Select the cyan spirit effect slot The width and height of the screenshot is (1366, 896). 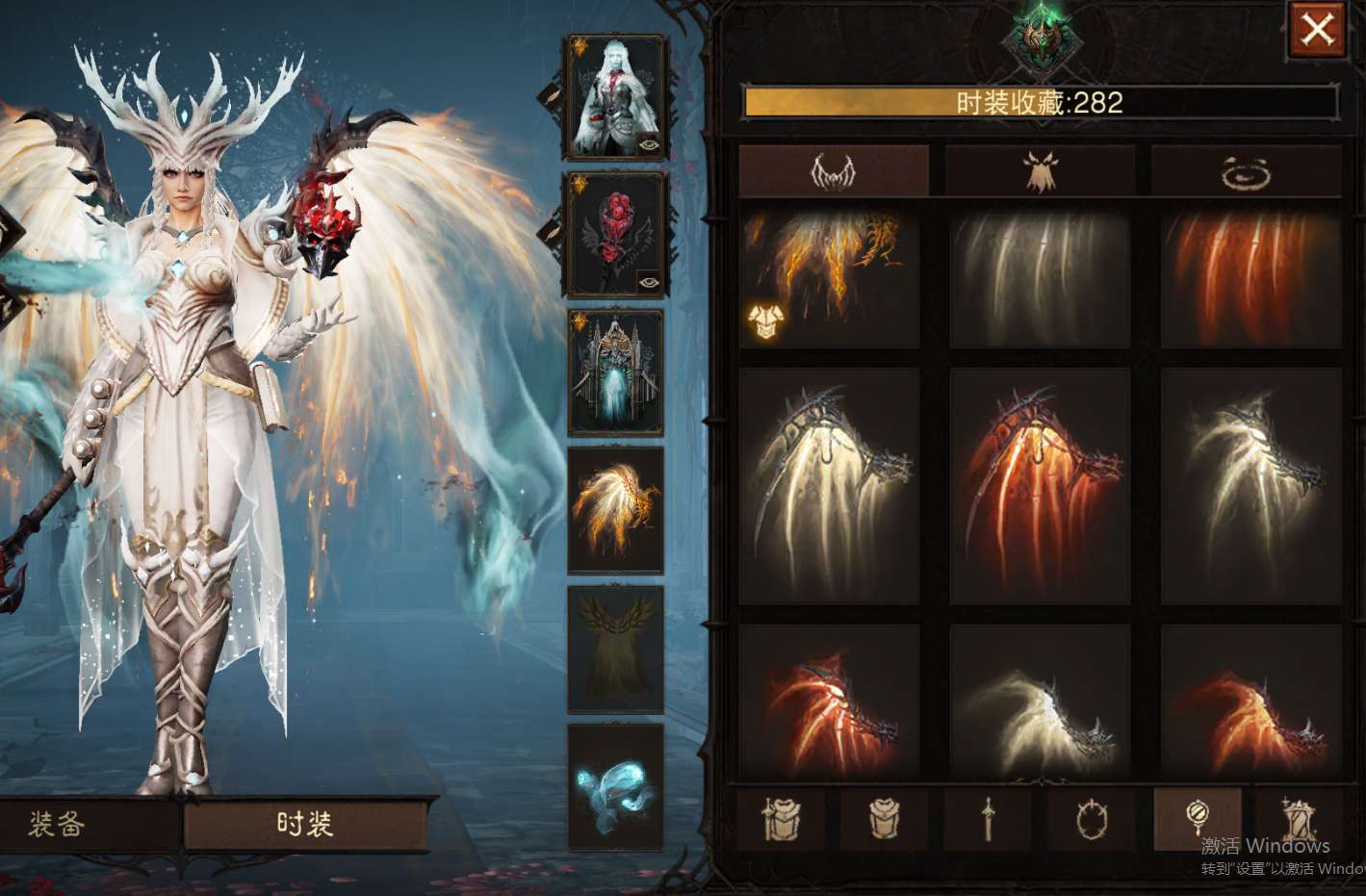[x=616, y=787]
